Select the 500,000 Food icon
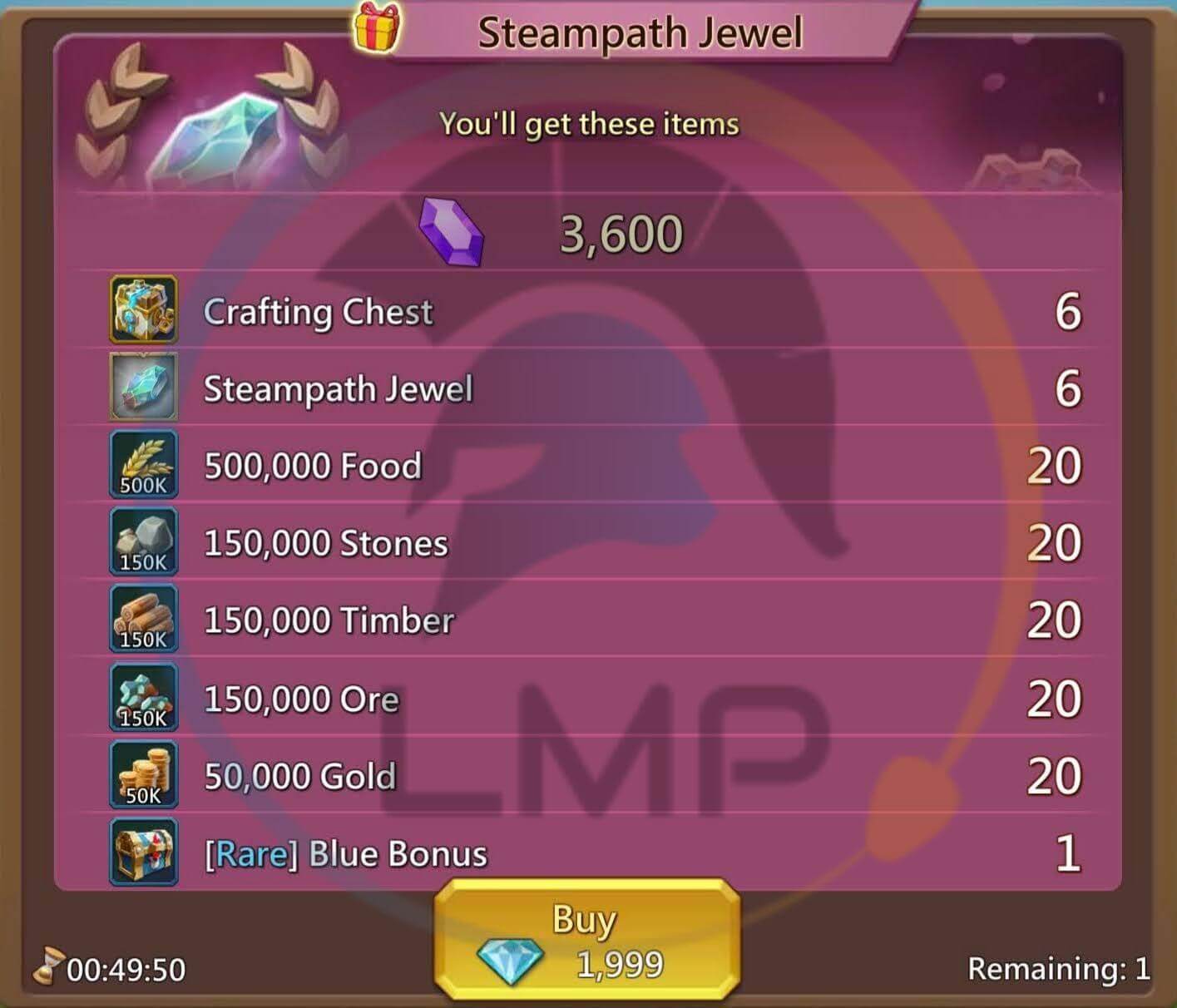This screenshot has height=1008, width=1177. pyautogui.click(x=142, y=465)
